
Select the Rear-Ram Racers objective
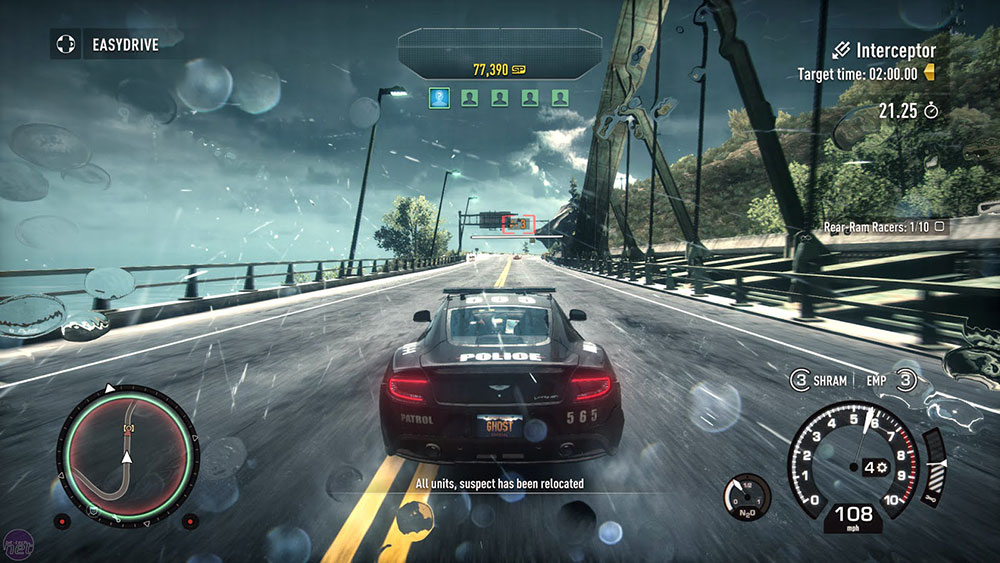tap(883, 227)
